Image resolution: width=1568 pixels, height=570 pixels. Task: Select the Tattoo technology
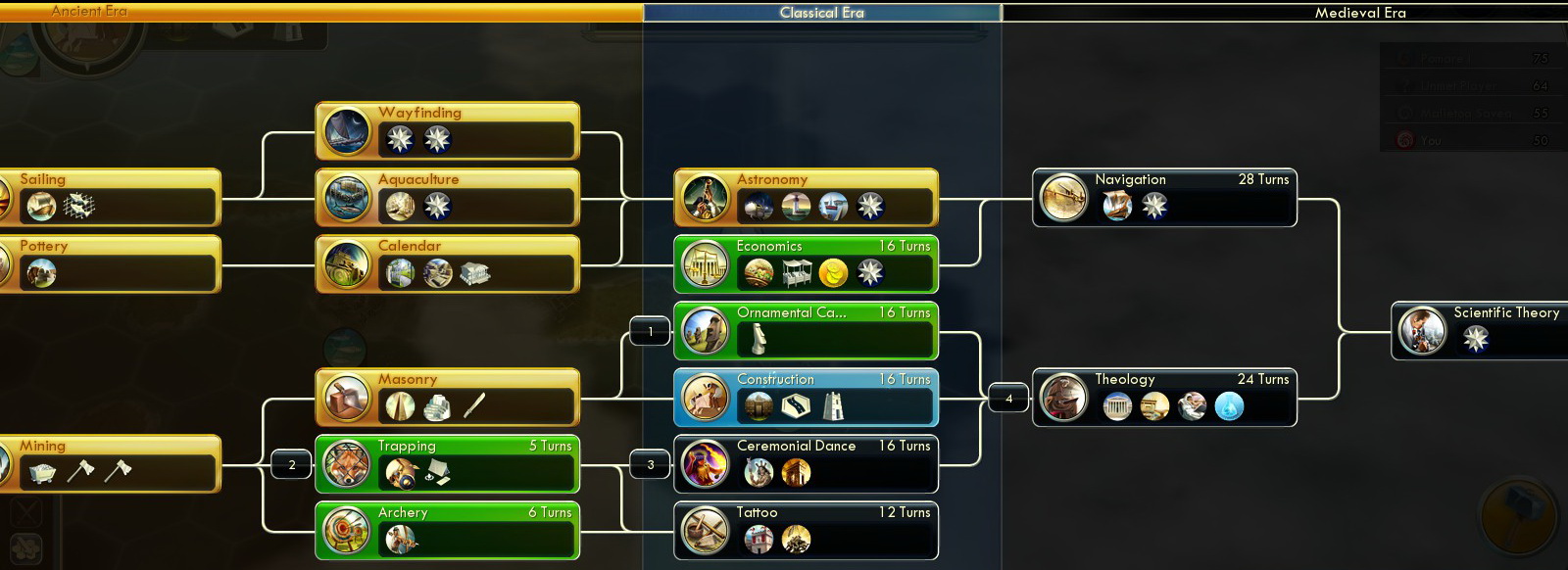(x=806, y=530)
